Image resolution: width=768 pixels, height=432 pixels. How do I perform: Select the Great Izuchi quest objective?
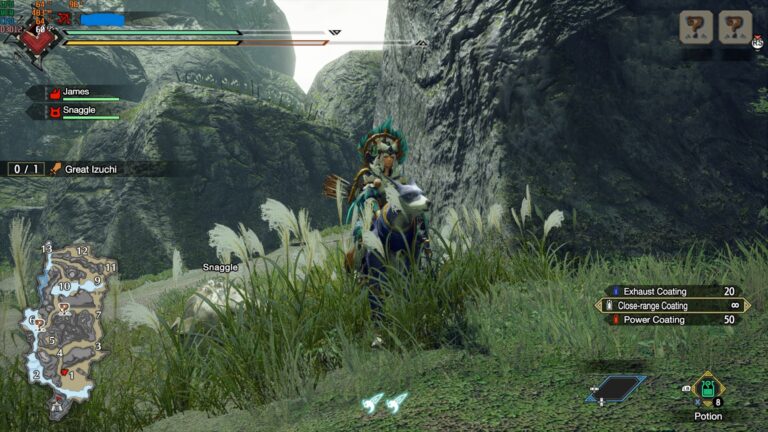pyautogui.click(x=90, y=169)
